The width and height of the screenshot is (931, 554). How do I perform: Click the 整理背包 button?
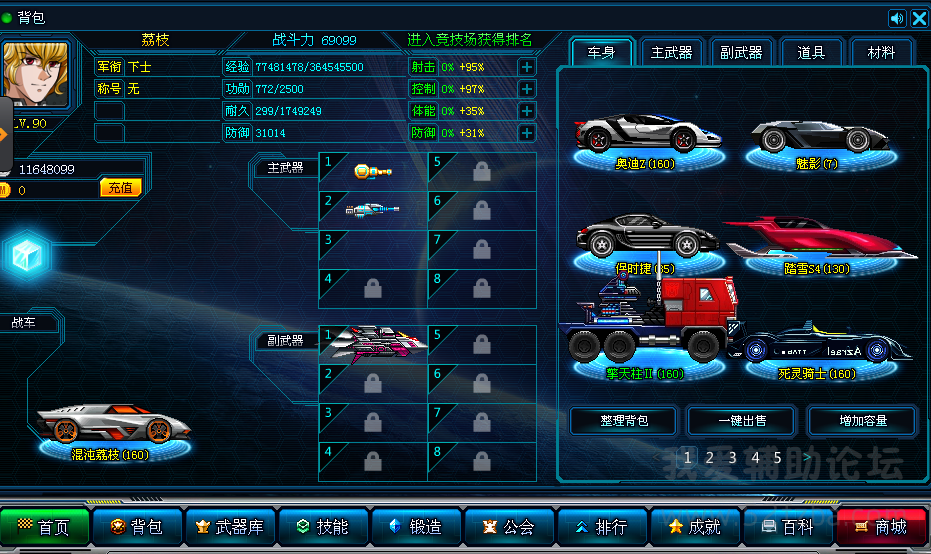624,420
